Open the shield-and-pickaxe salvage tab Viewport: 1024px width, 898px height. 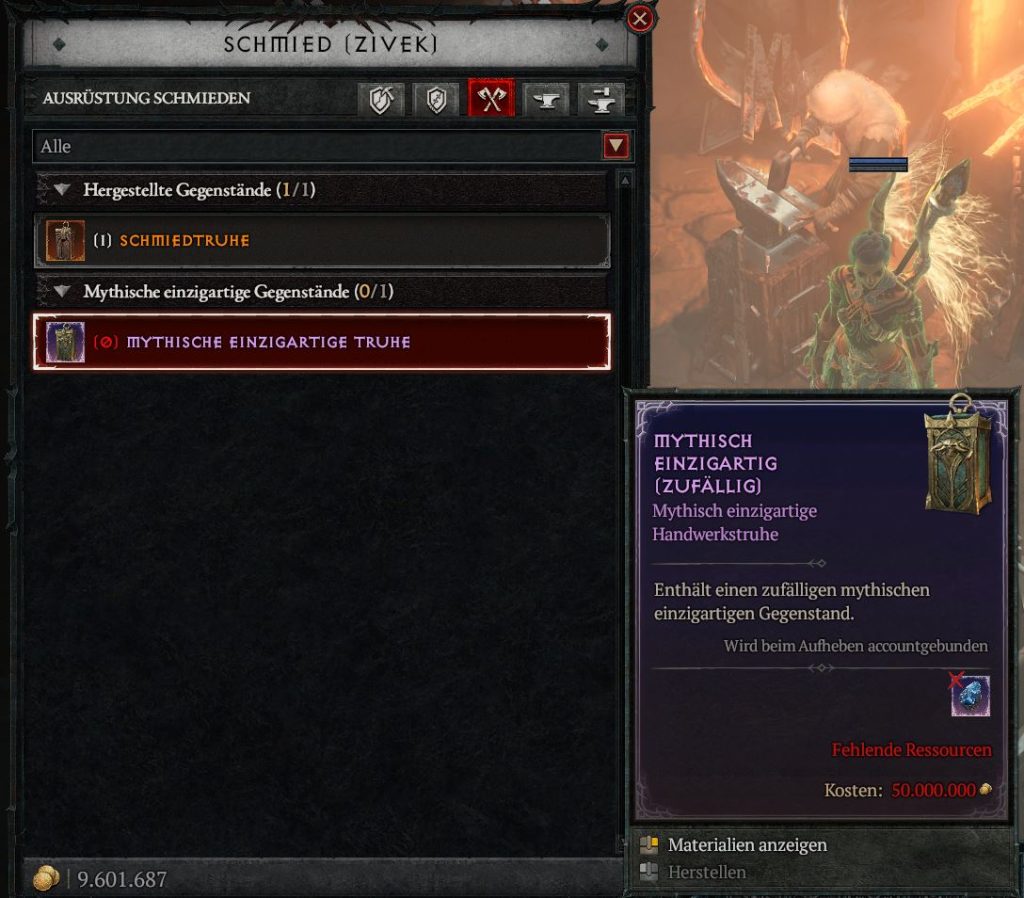click(x=381, y=99)
